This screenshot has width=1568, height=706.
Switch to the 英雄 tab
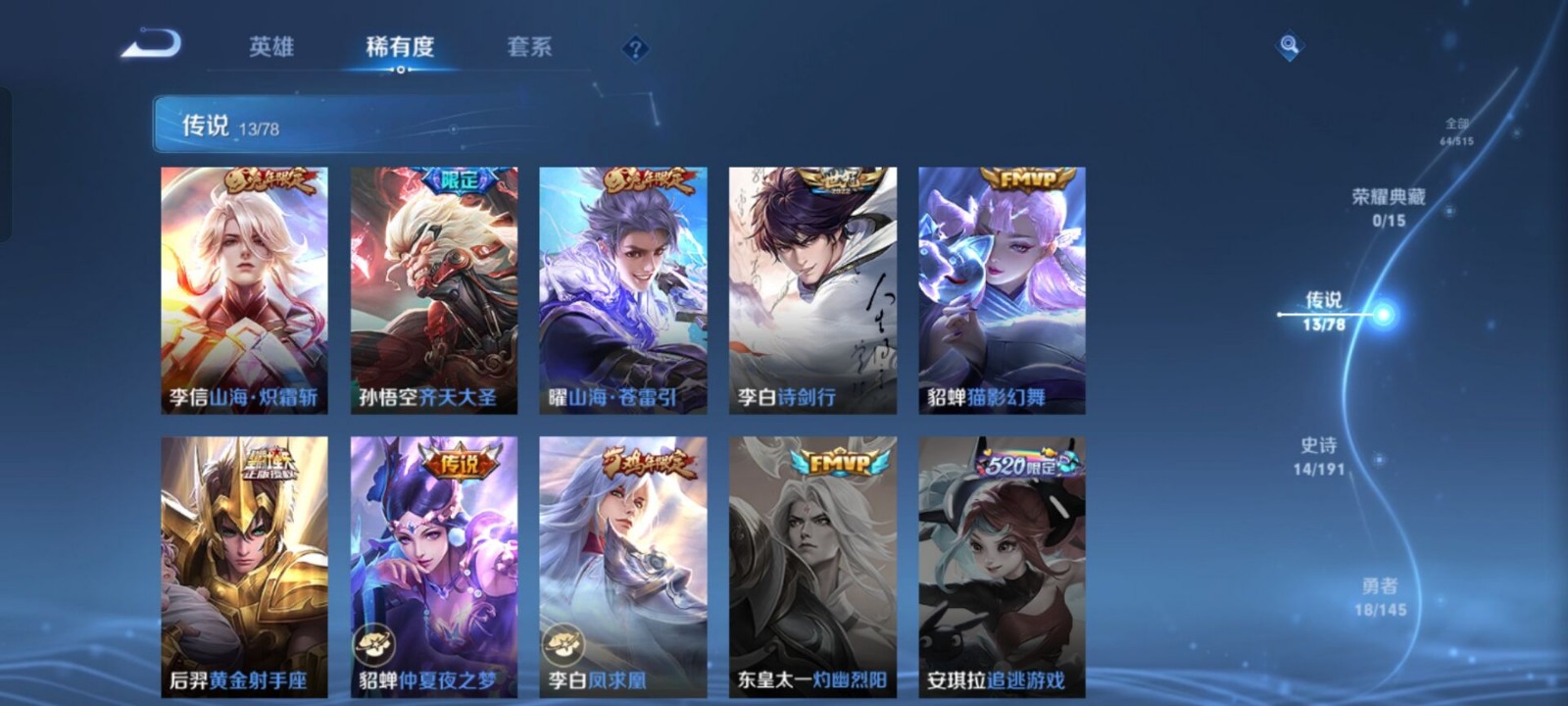tap(272, 45)
